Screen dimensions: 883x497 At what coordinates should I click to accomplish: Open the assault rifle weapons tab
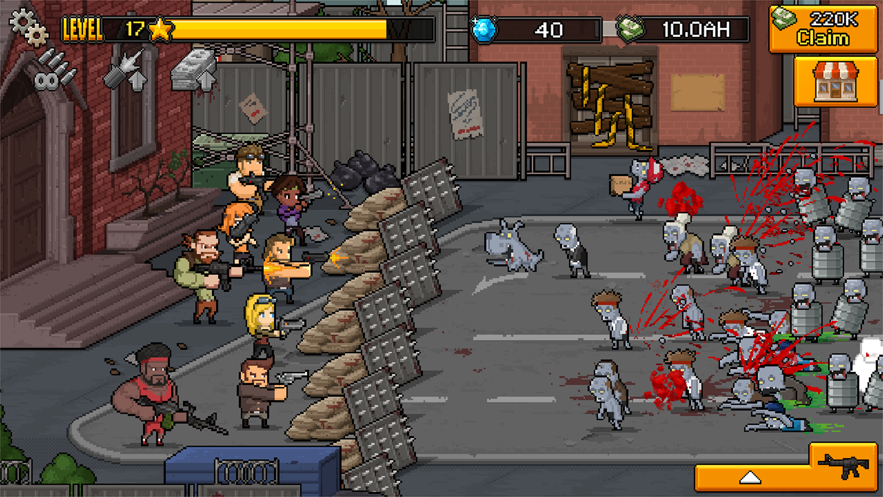click(x=846, y=465)
